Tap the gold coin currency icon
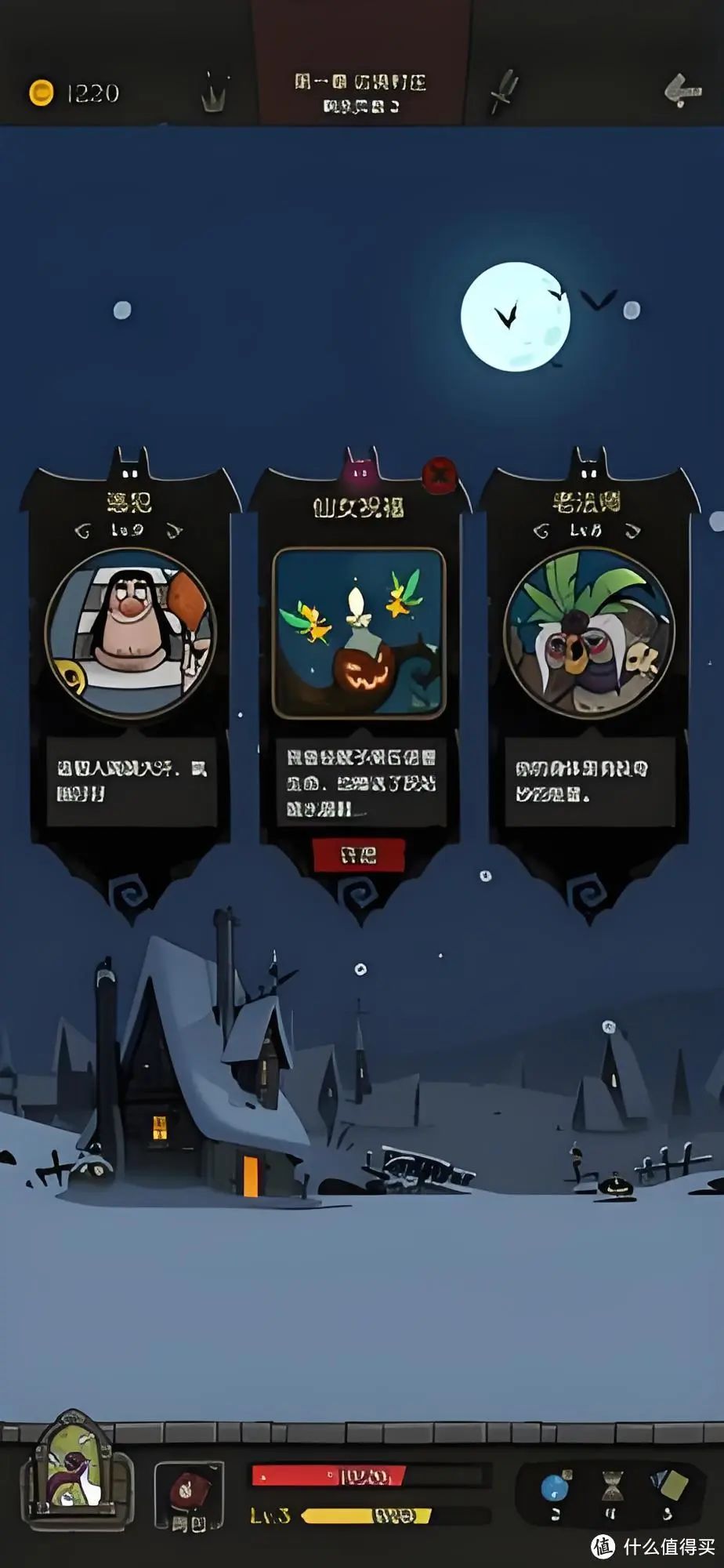724x1568 pixels. coord(41,93)
